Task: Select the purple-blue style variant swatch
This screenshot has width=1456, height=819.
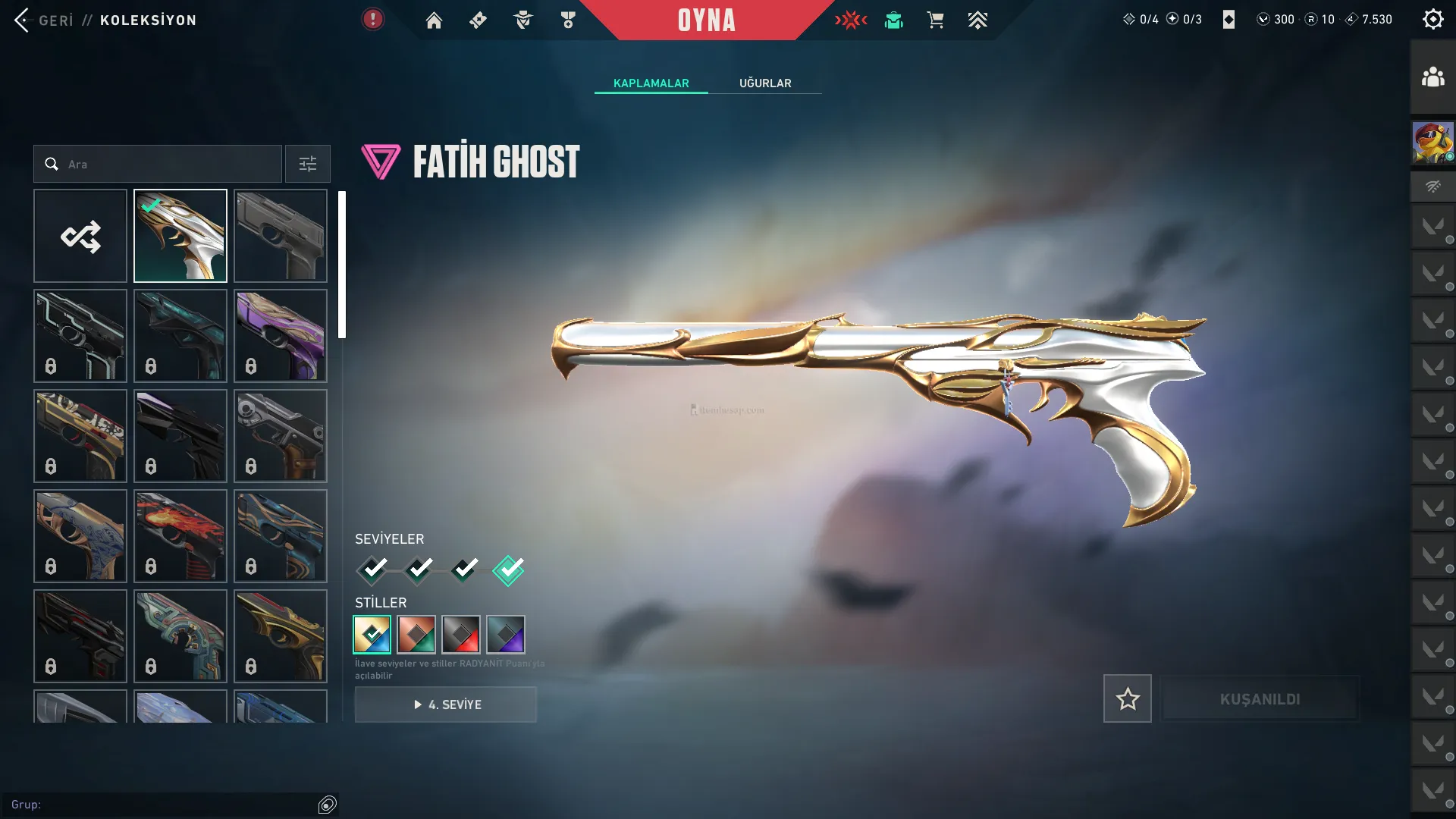Action: pyautogui.click(x=506, y=635)
